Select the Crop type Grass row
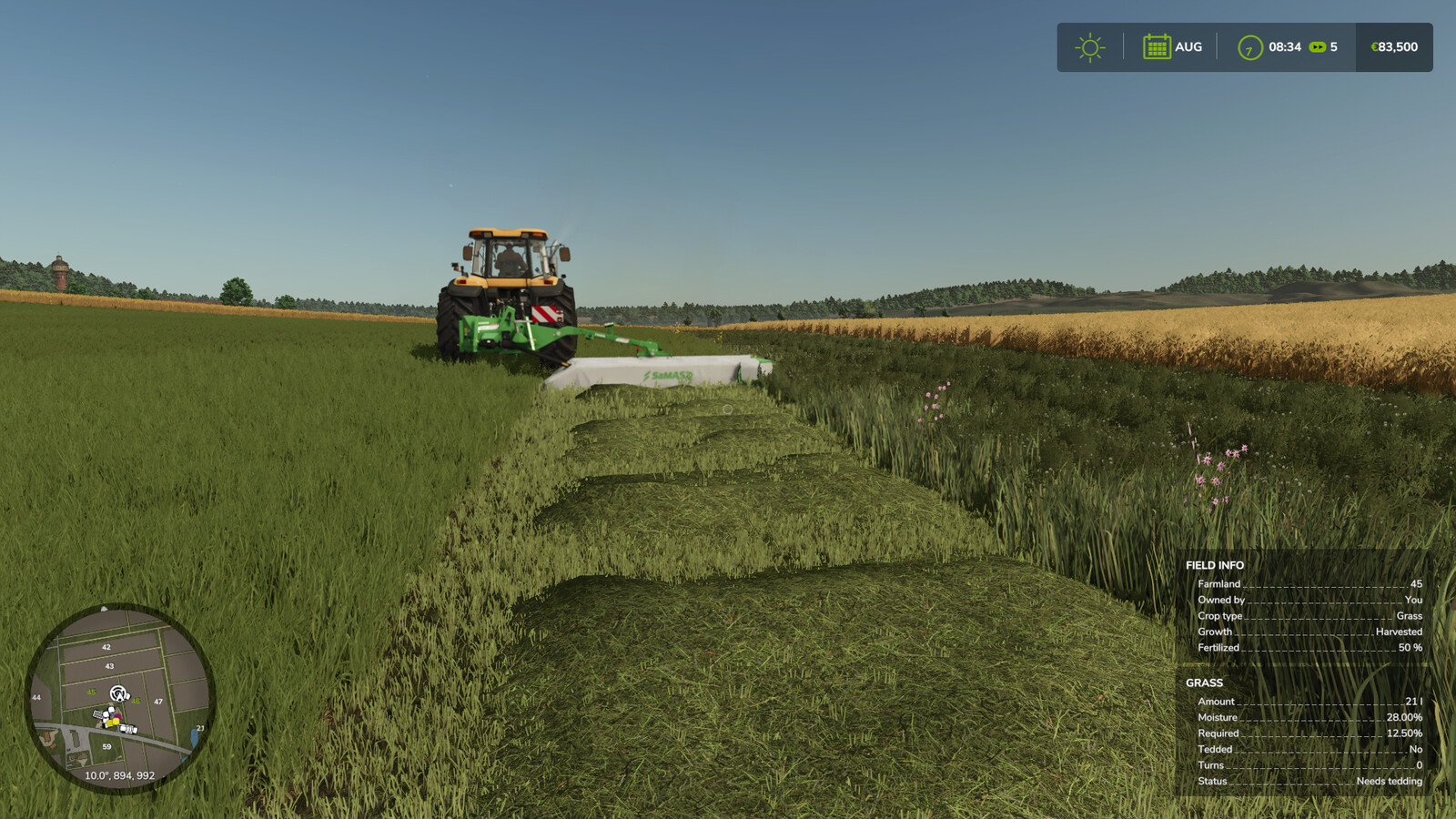Screen dimensions: 1456x819 click(1310, 616)
